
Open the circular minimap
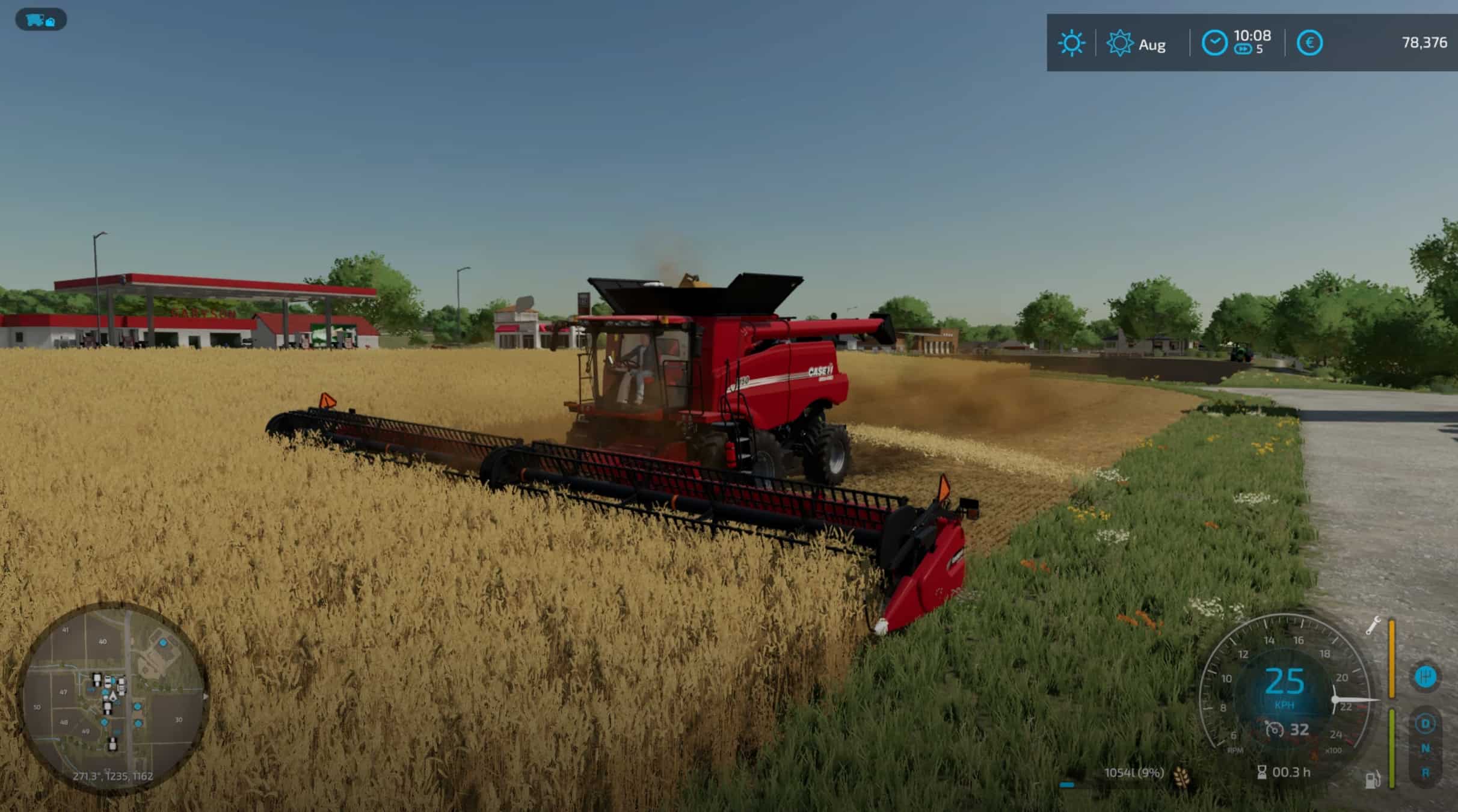click(114, 698)
